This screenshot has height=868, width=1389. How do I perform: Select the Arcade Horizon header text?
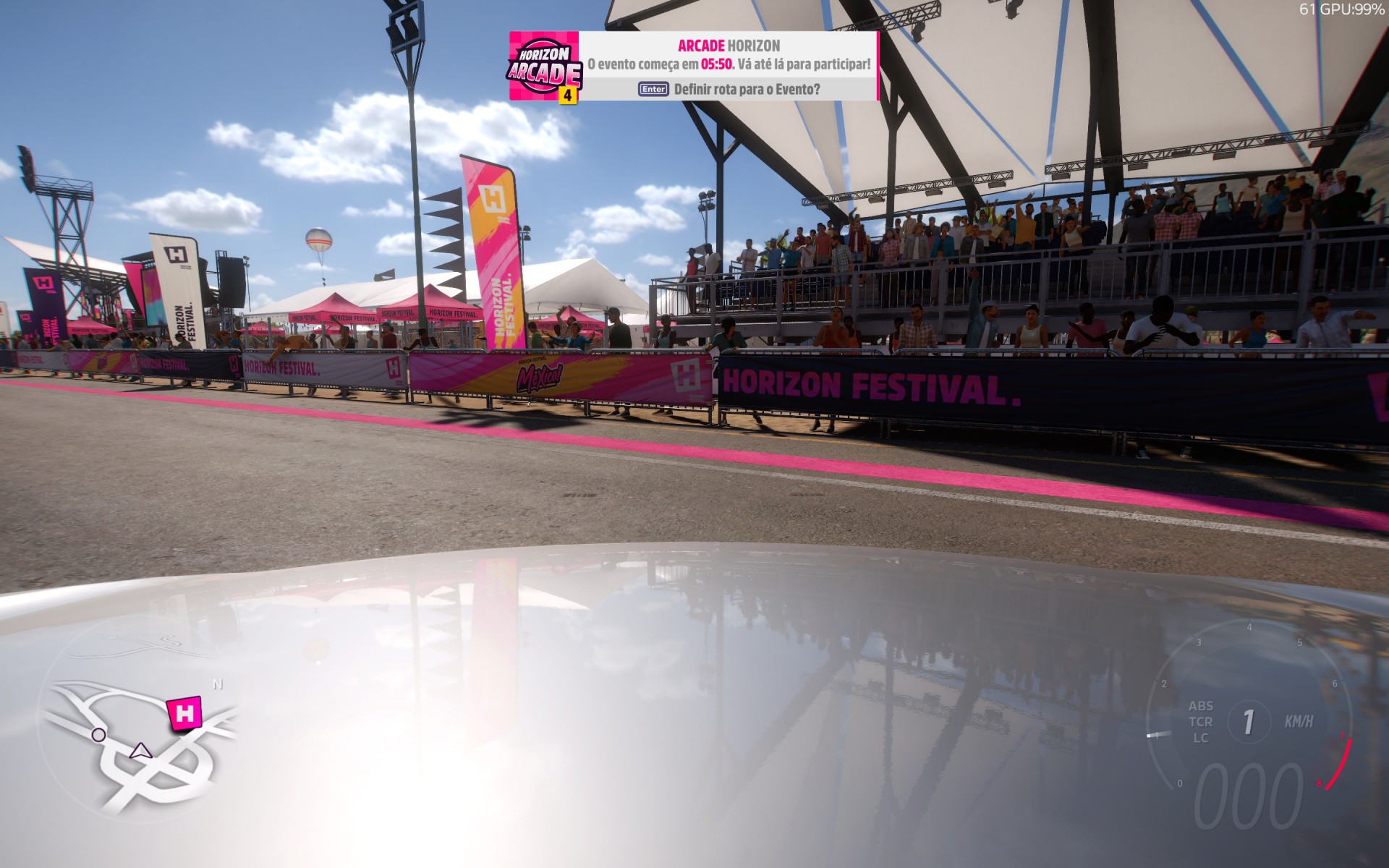click(x=729, y=45)
